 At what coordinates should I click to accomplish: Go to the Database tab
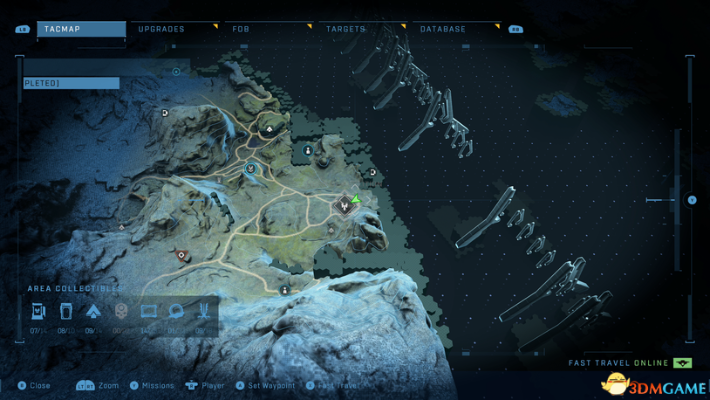443,29
